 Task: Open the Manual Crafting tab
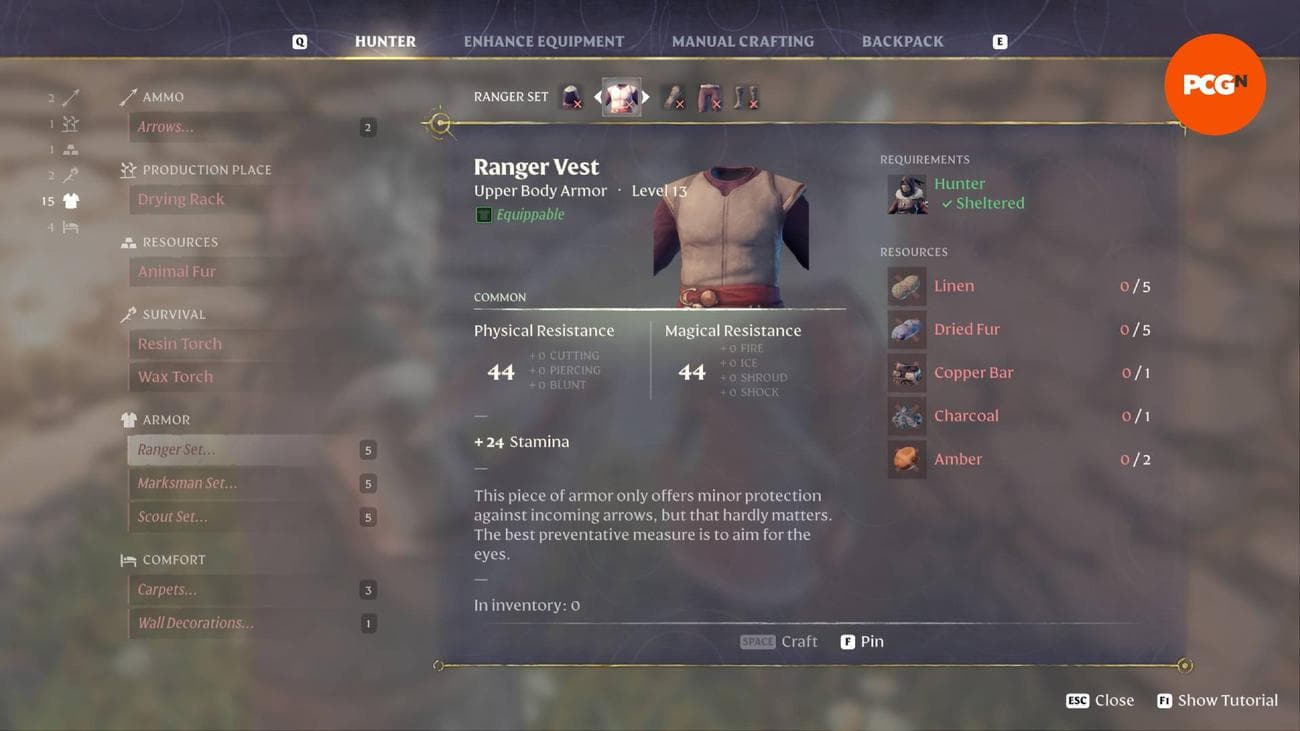pos(743,41)
